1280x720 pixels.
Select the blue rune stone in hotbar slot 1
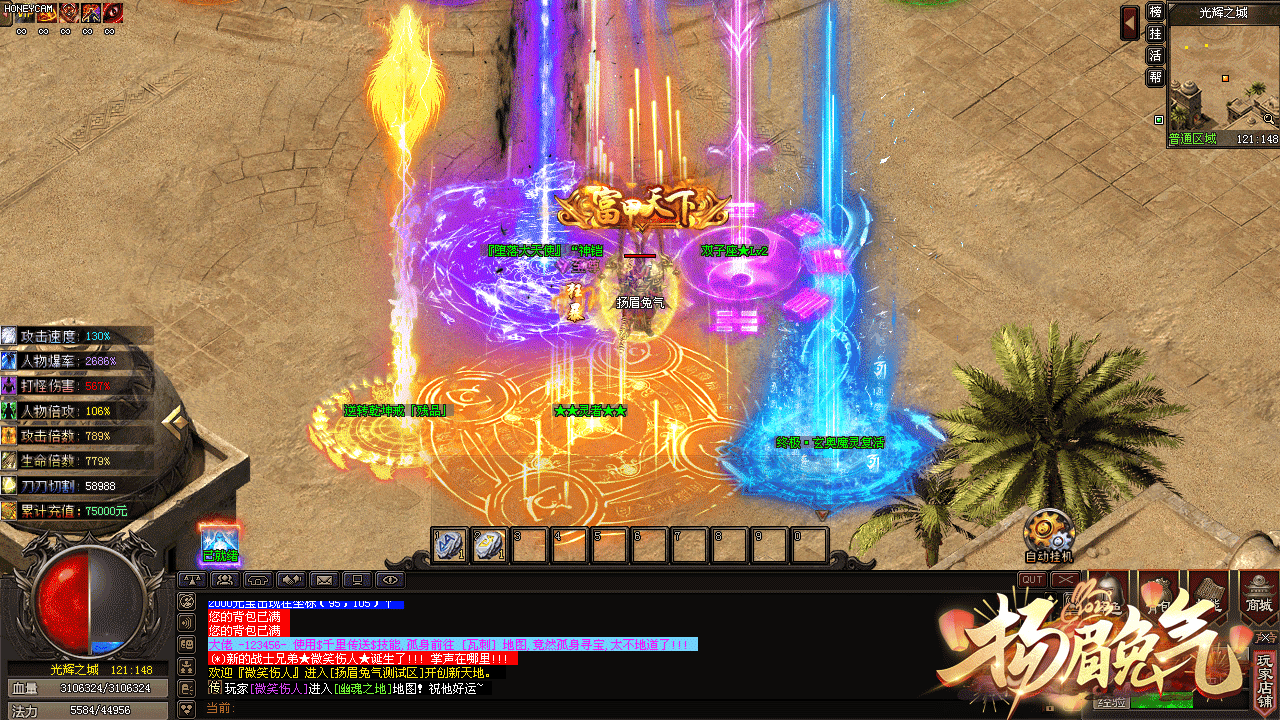(449, 545)
